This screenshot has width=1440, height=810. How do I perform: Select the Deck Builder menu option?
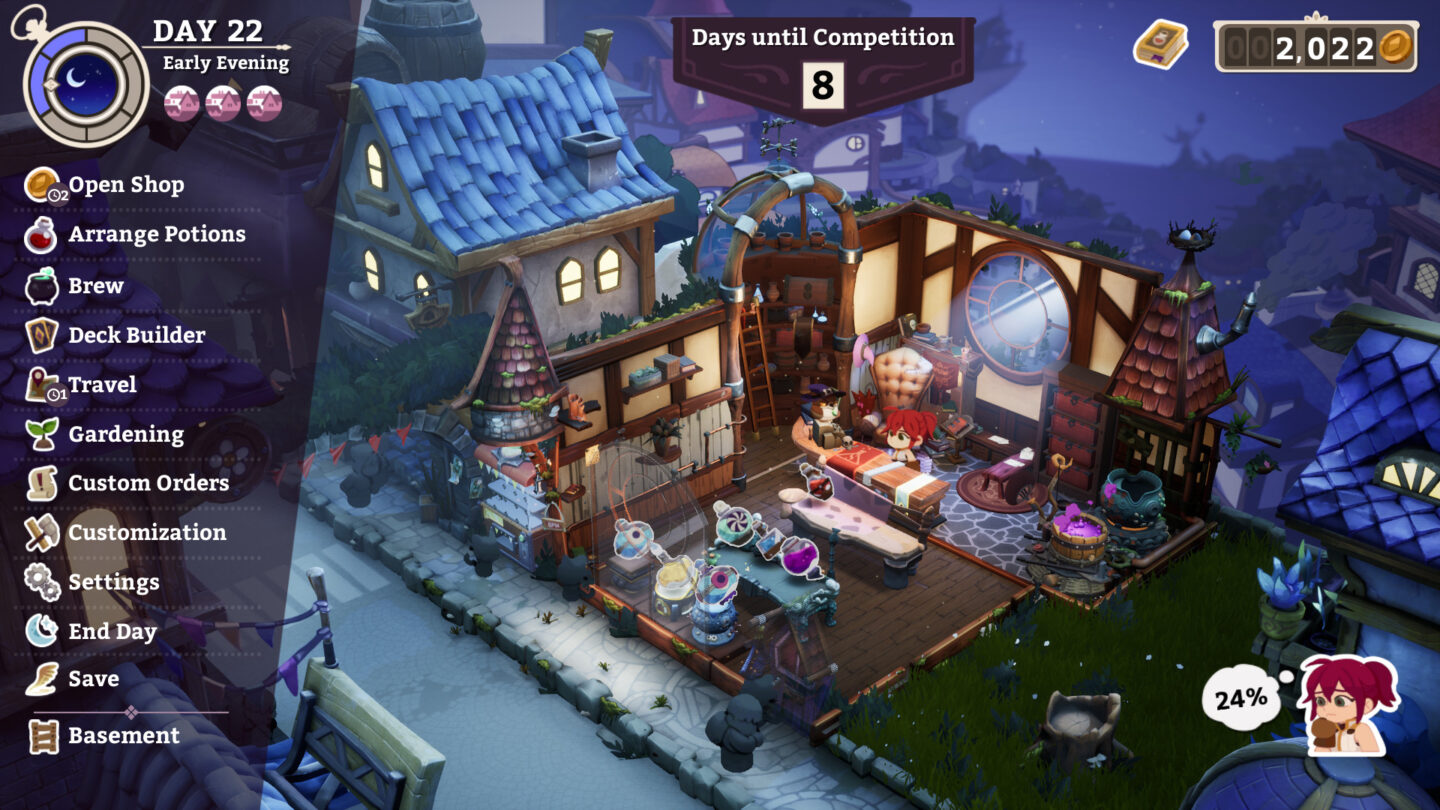[x=138, y=335]
